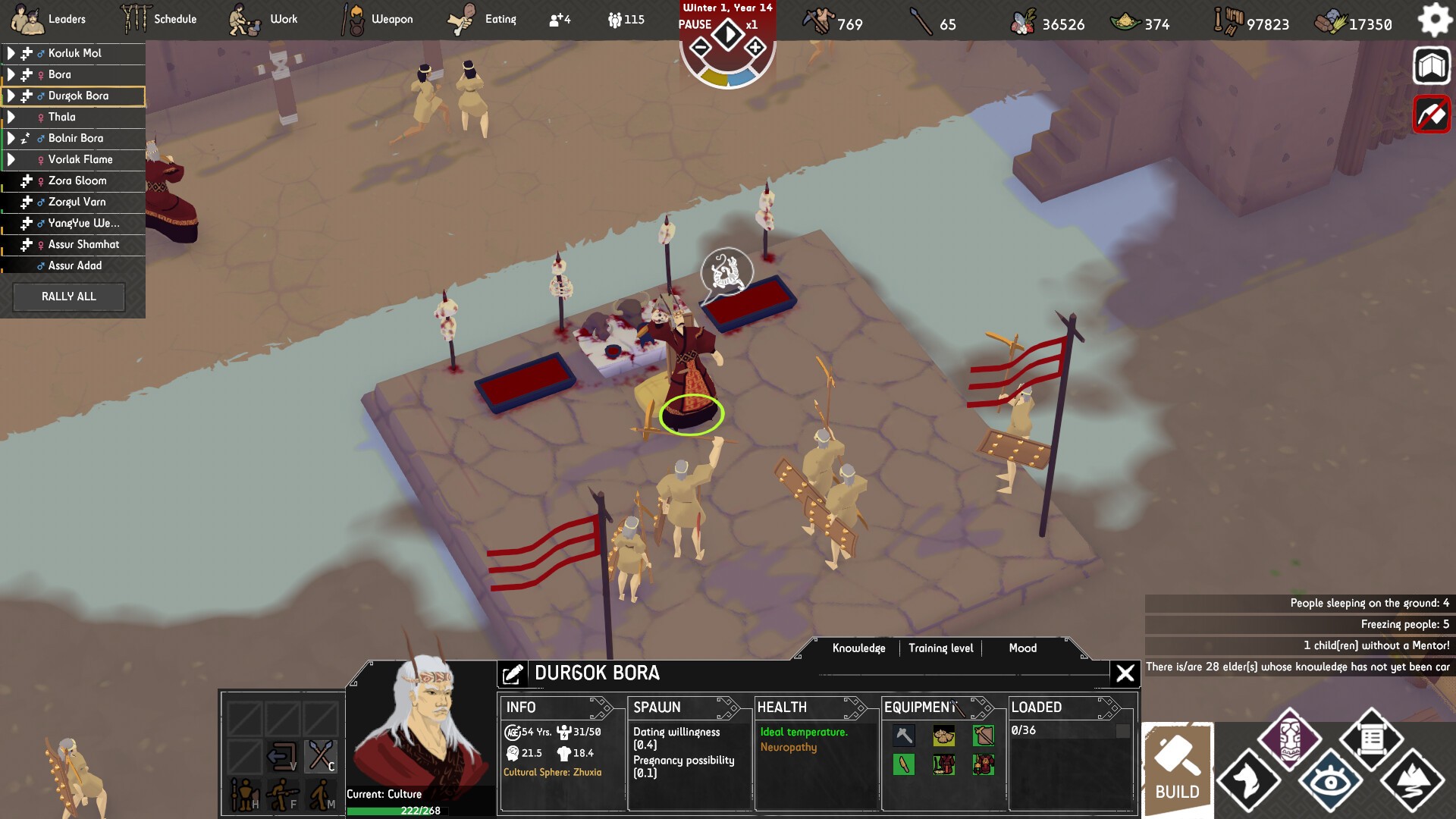Select Korluk Mol in the leader list
Screen dimensions: 1456x819
click(x=74, y=53)
